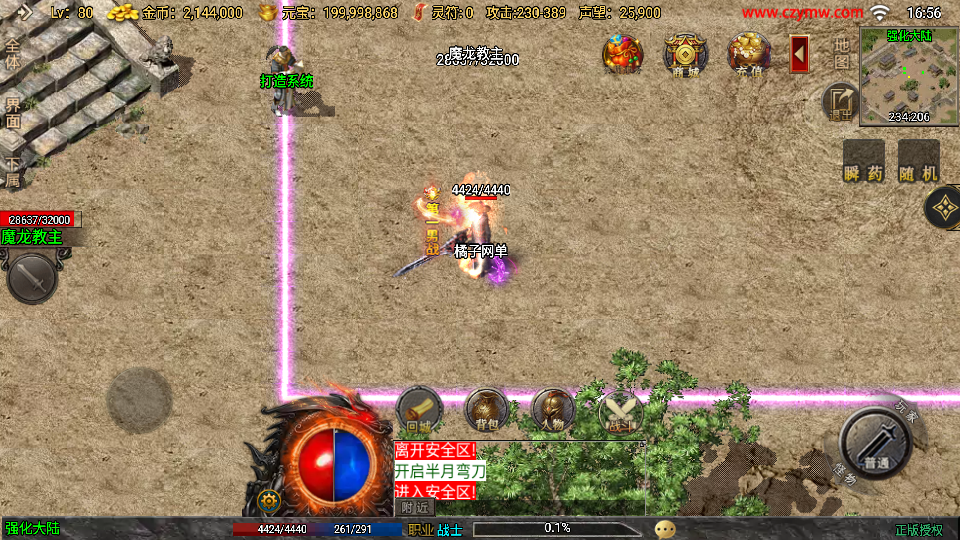Open the 战斗 crossed swords menu
This screenshot has height=540, width=960.
click(620, 410)
